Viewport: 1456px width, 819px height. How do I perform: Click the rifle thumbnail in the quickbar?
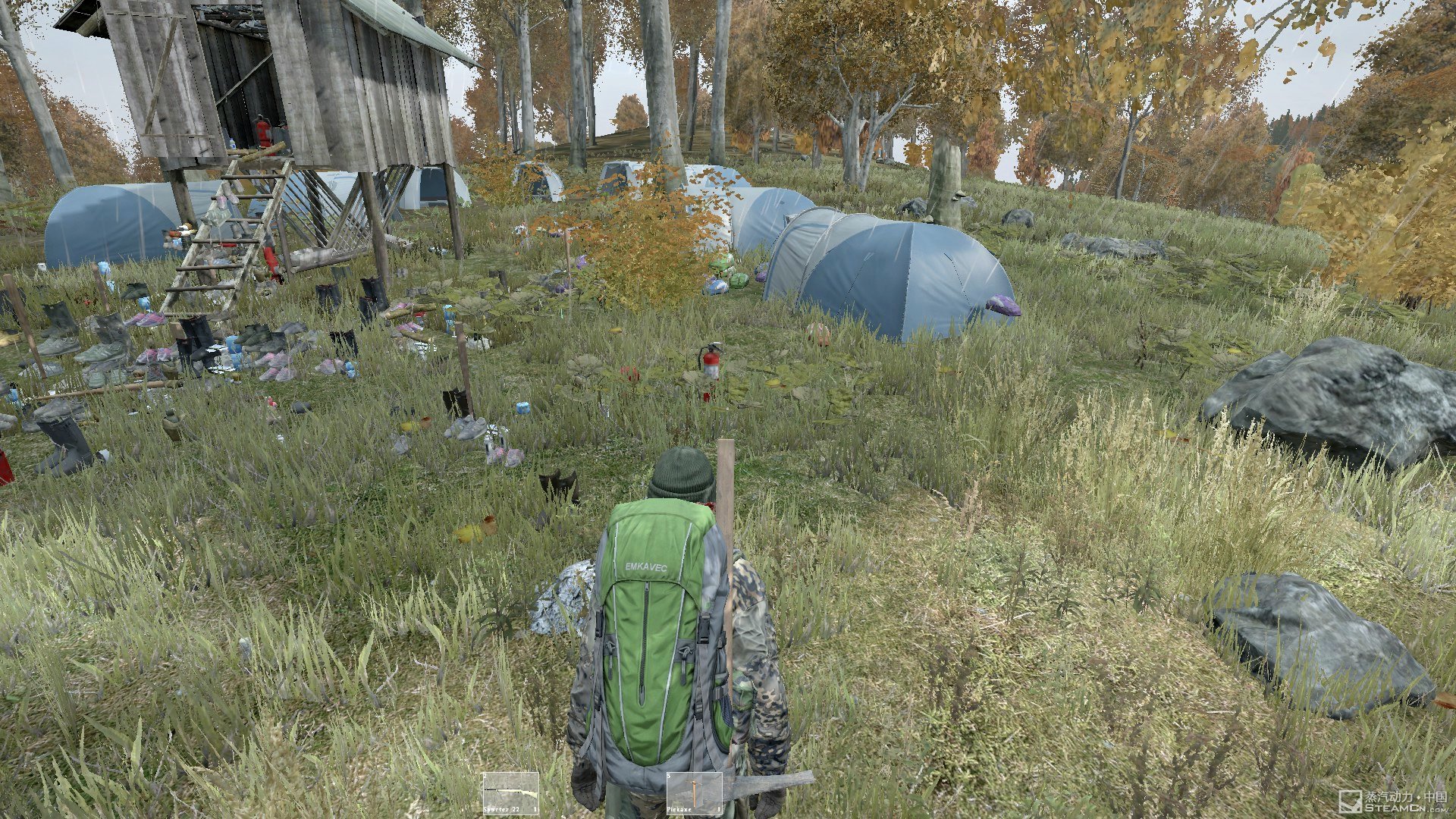coord(510,790)
